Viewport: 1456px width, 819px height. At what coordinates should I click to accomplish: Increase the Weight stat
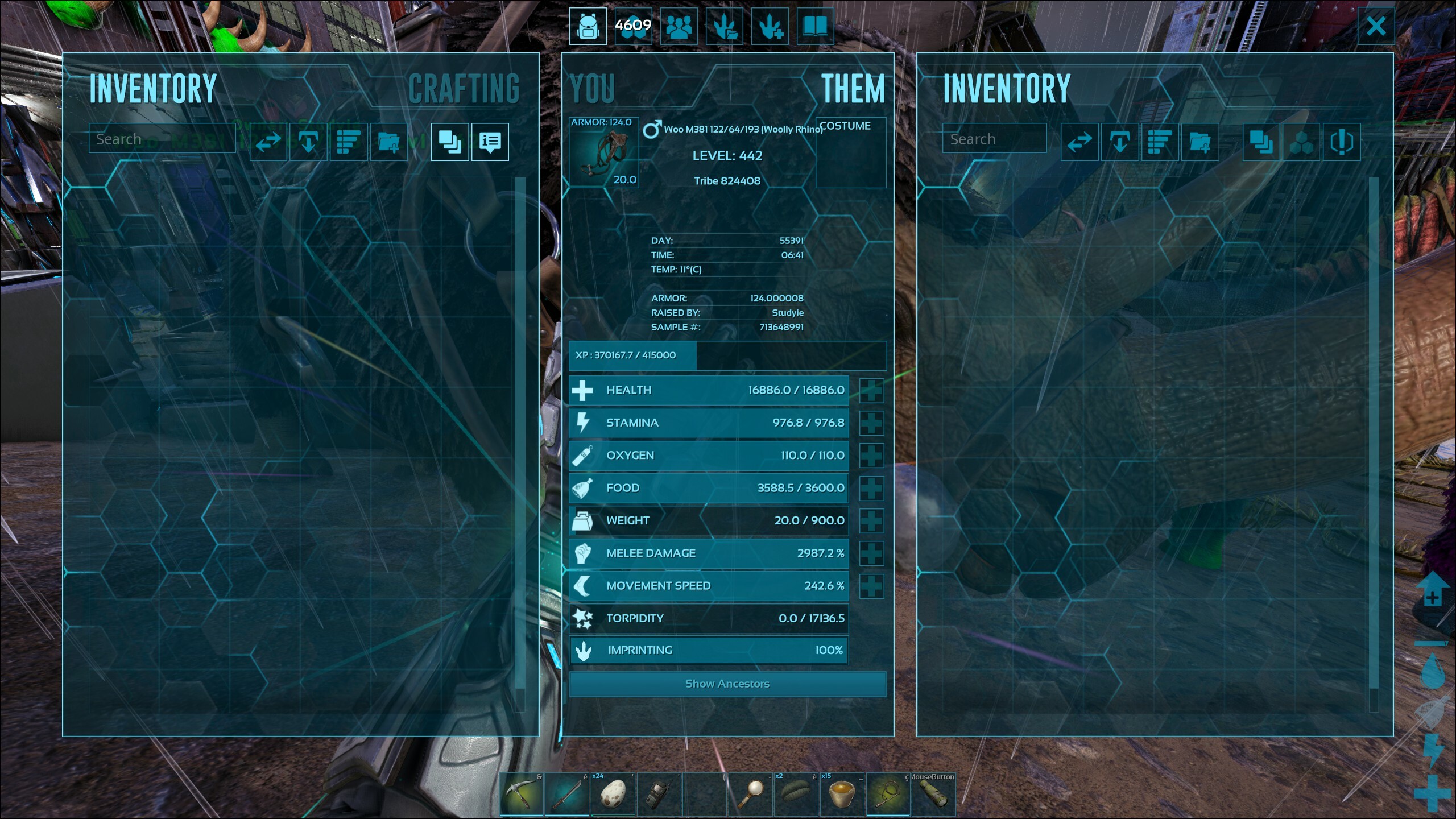point(871,520)
